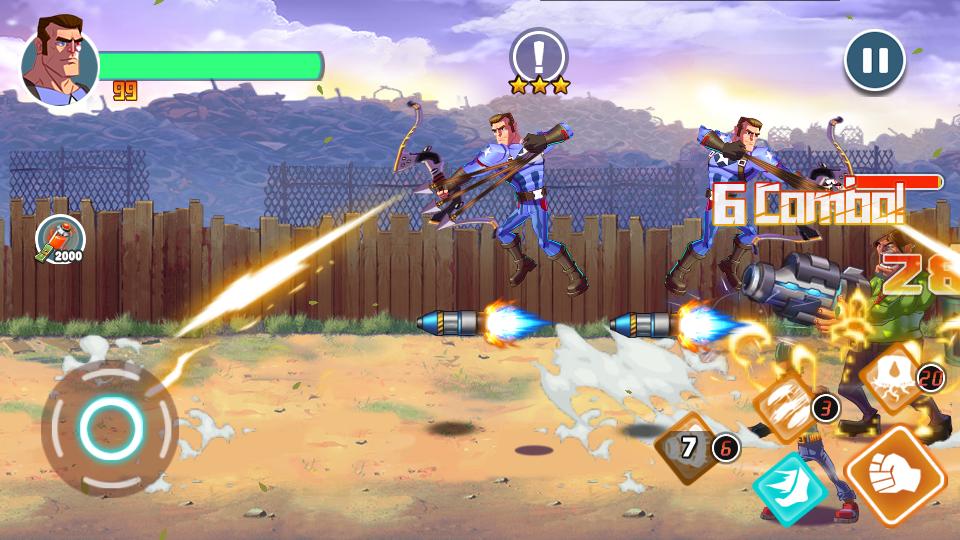Screen dimensions: 960x540
Task: Trigger the skull special skill
Action: point(894,378)
